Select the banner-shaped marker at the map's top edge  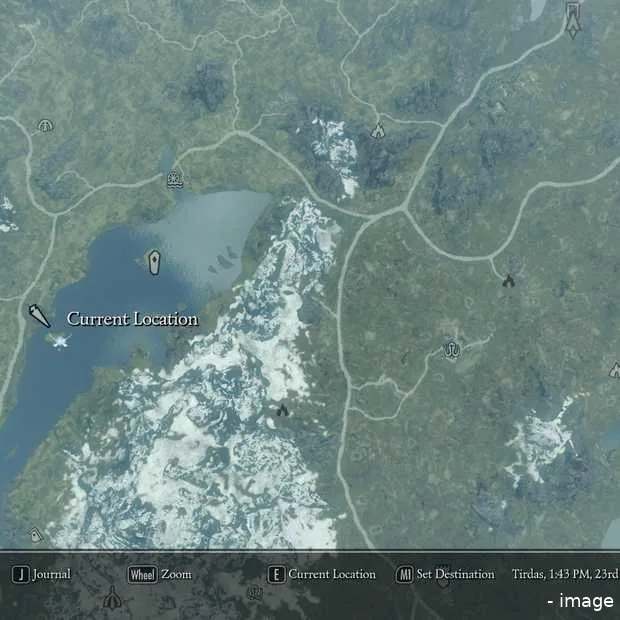pos(573,19)
